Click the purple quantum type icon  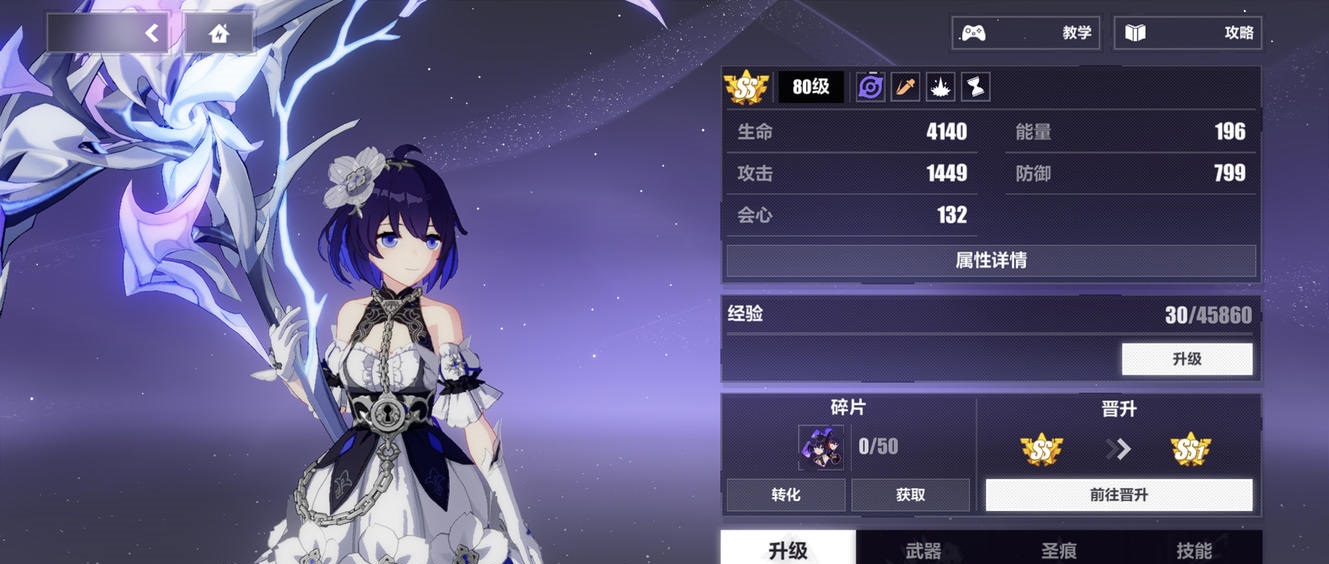(870, 88)
